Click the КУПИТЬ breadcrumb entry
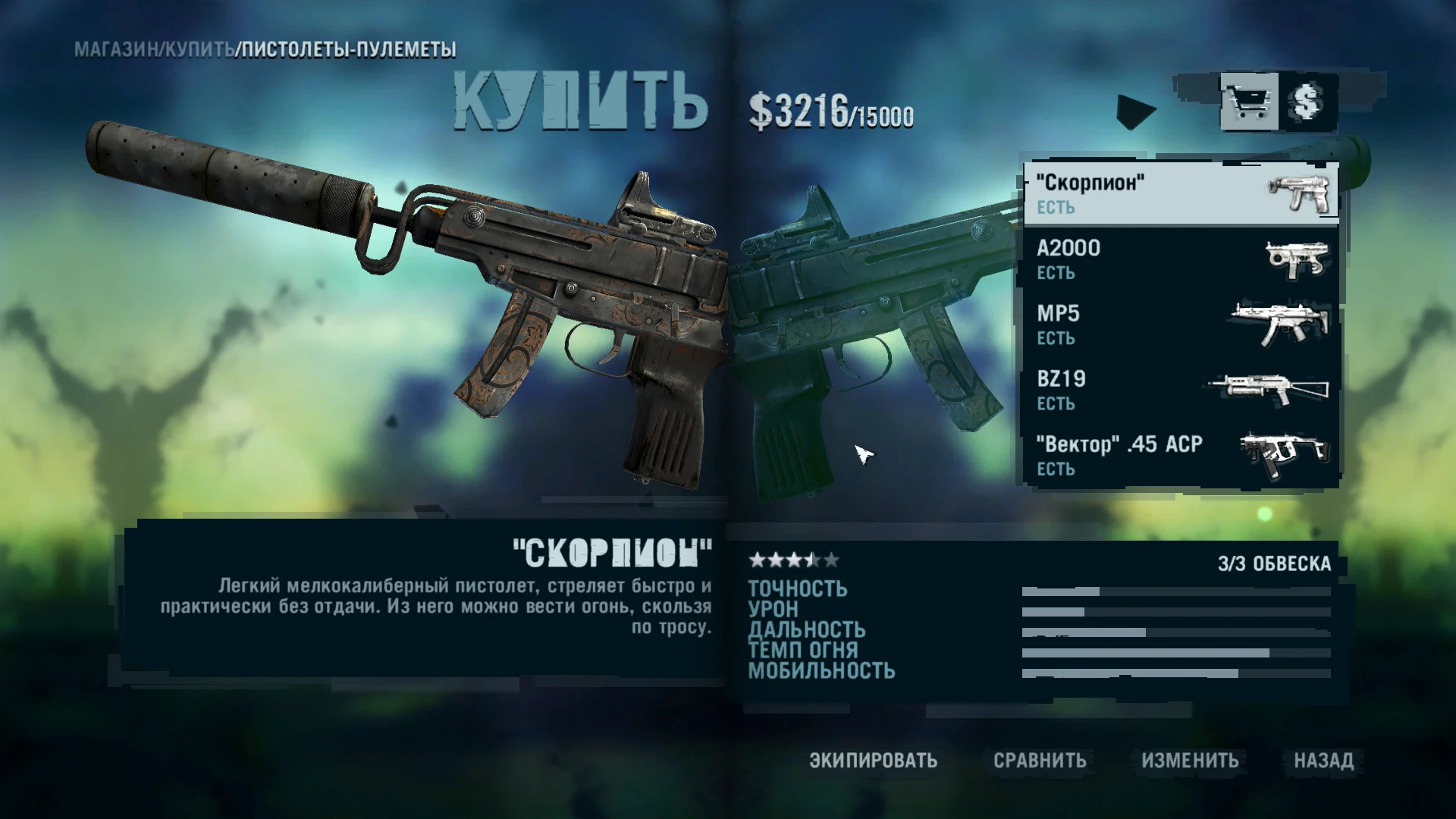The height and width of the screenshot is (819, 1456). point(199,50)
